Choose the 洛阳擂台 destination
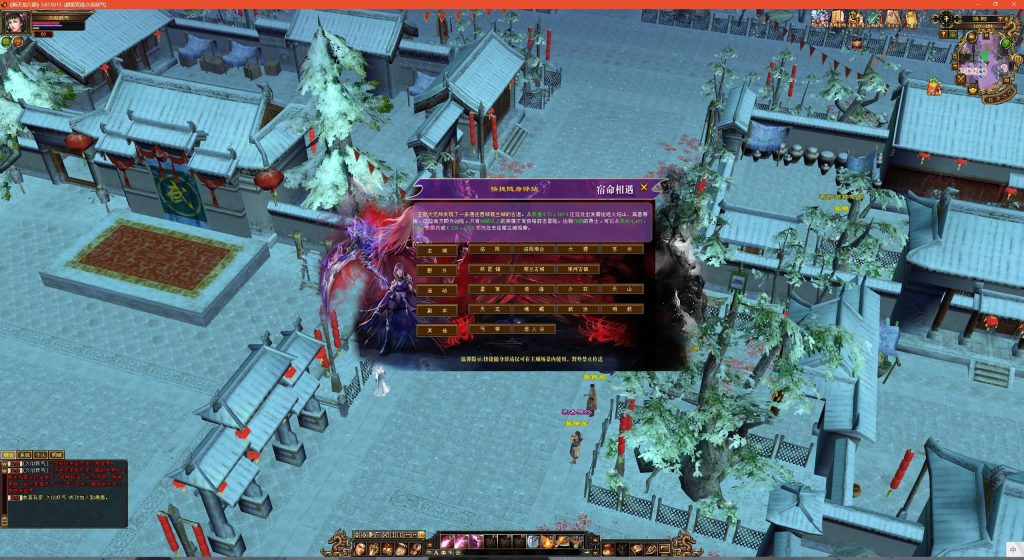The width and height of the screenshot is (1024, 560). [533, 251]
